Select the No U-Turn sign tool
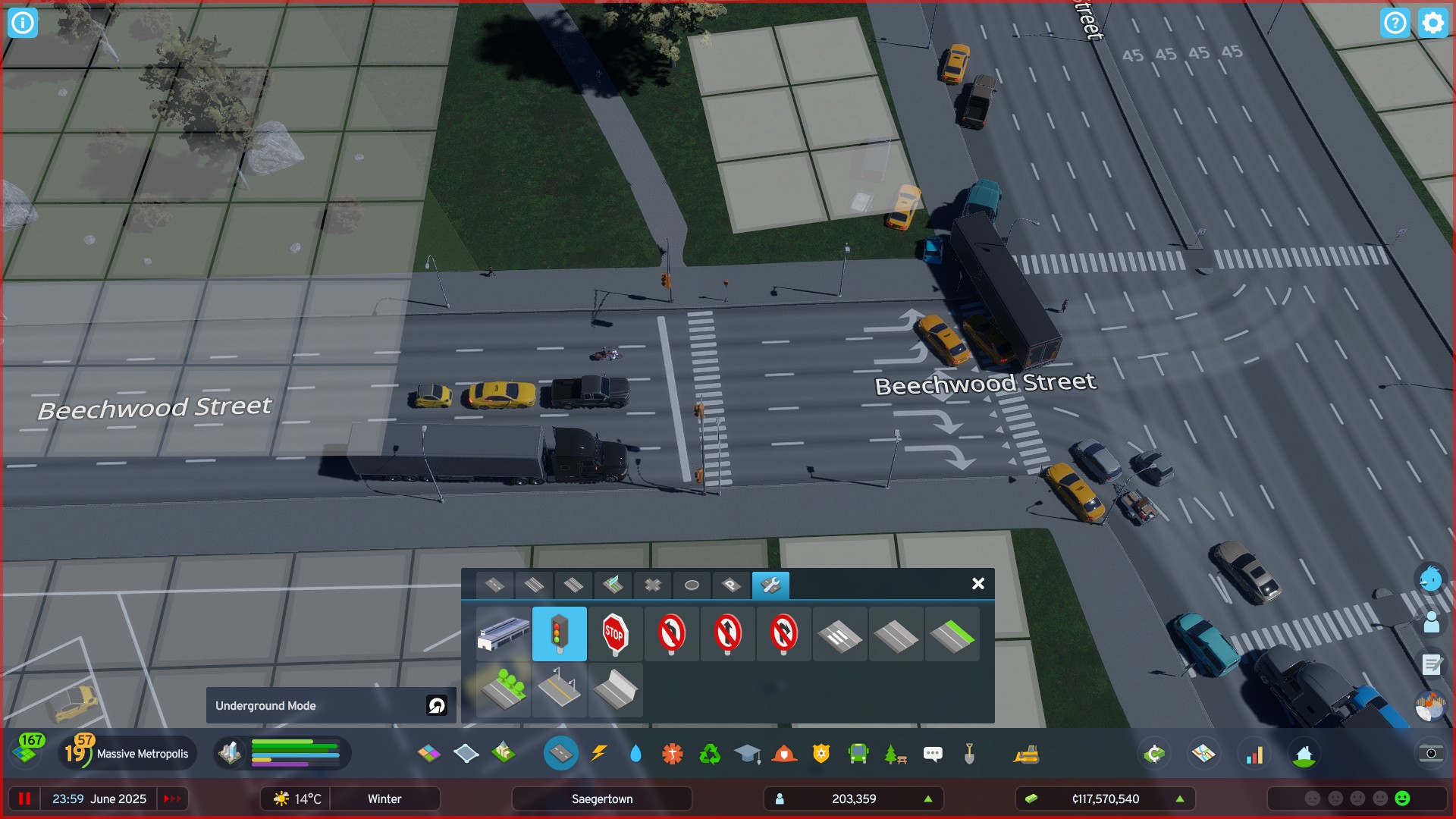The width and height of the screenshot is (1456, 819). (x=783, y=635)
